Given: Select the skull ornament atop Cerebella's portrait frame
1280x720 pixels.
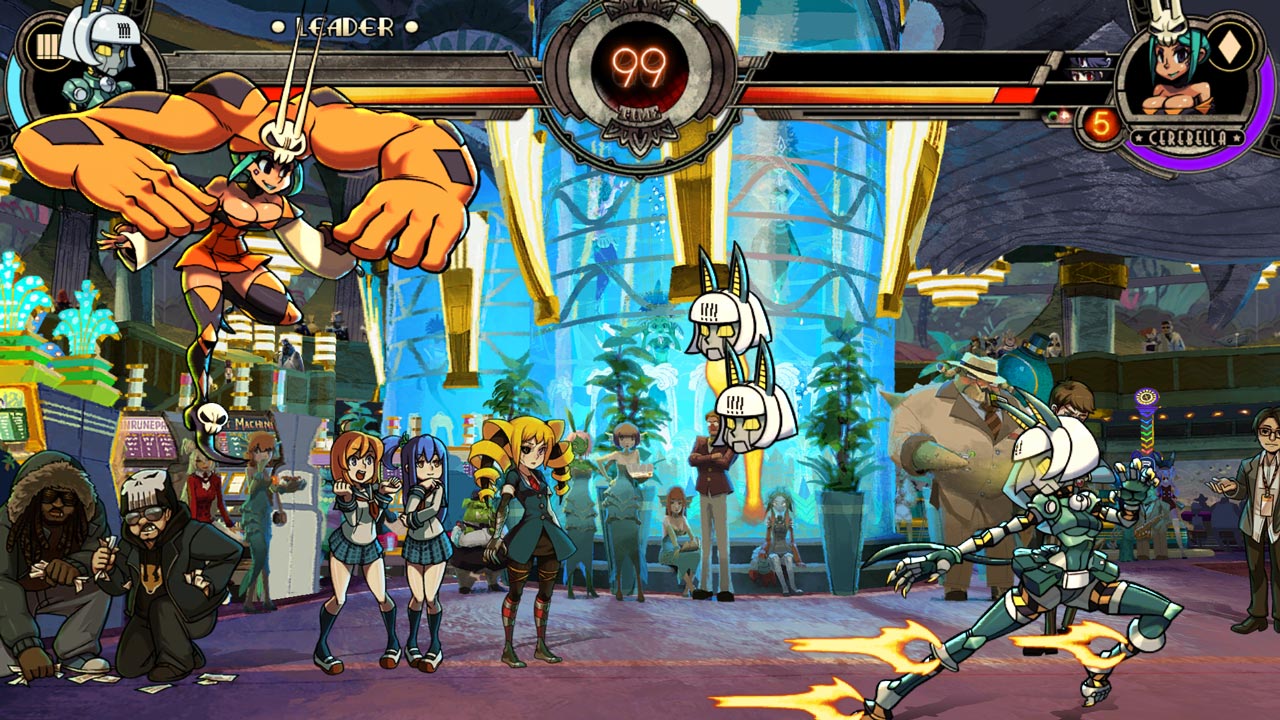Looking at the screenshot, I should coord(1167,22).
